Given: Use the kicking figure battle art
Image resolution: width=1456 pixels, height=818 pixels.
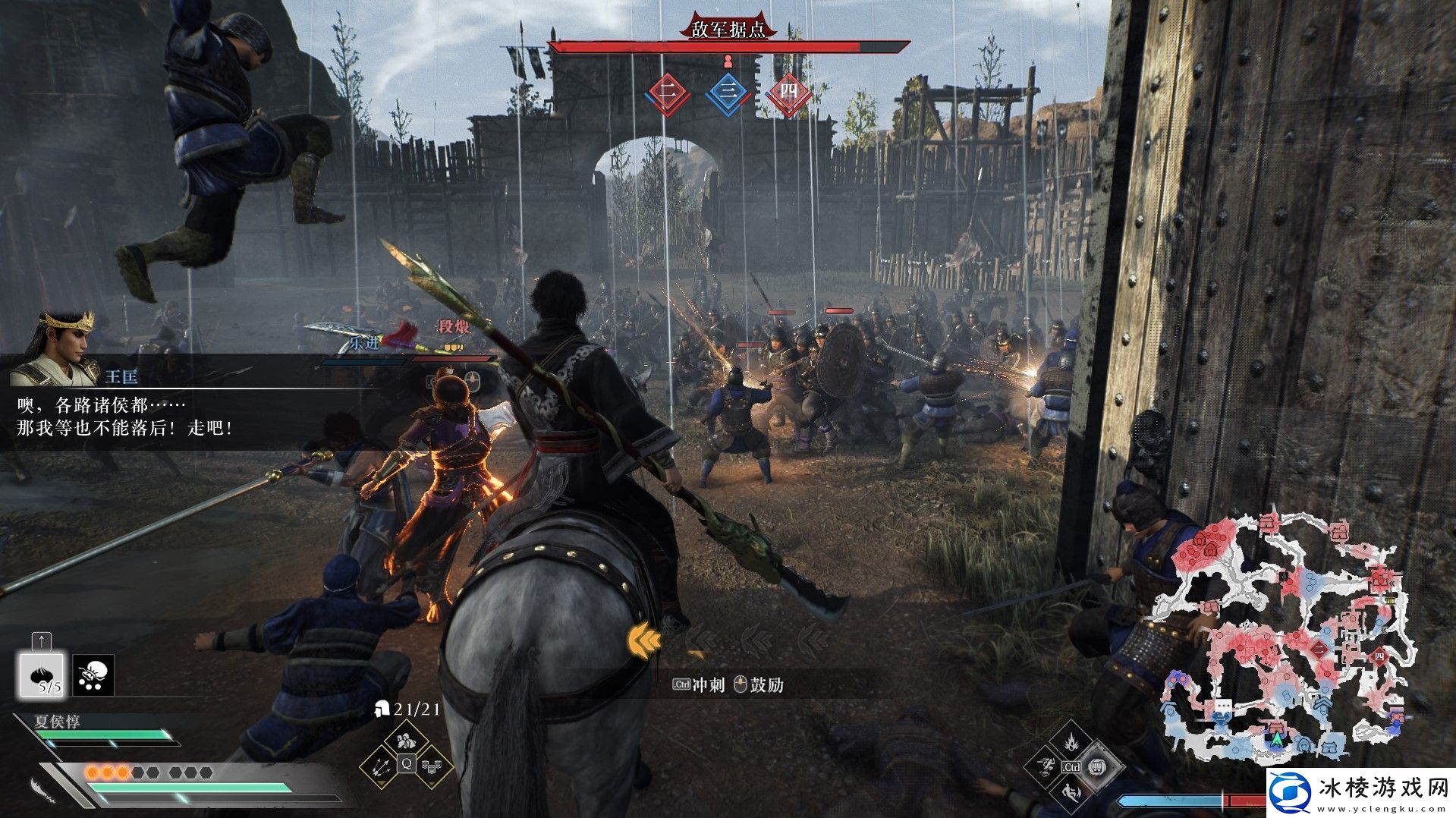Looking at the screenshot, I should tap(1071, 794).
